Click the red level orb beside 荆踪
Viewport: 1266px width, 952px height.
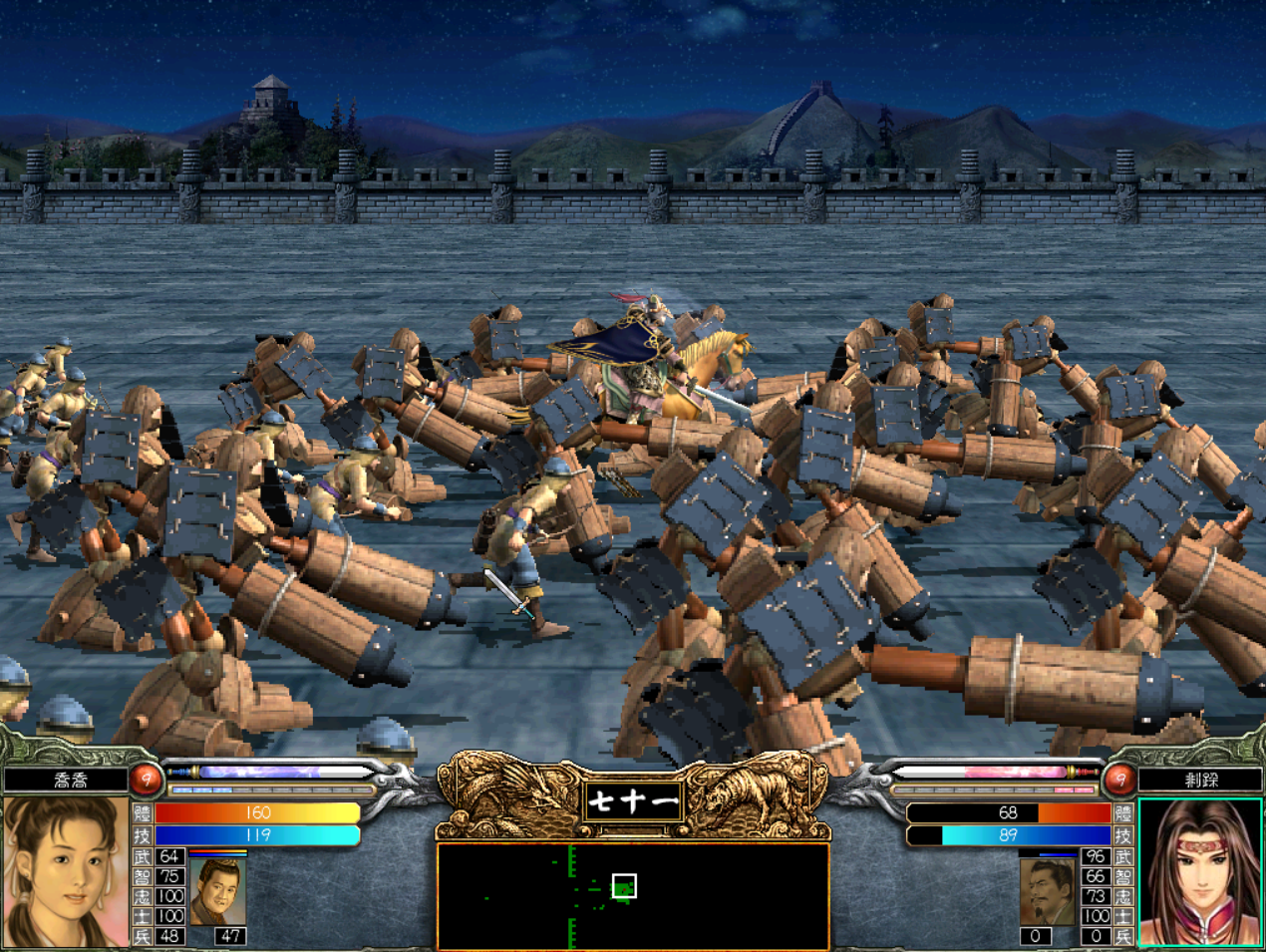tap(1118, 779)
